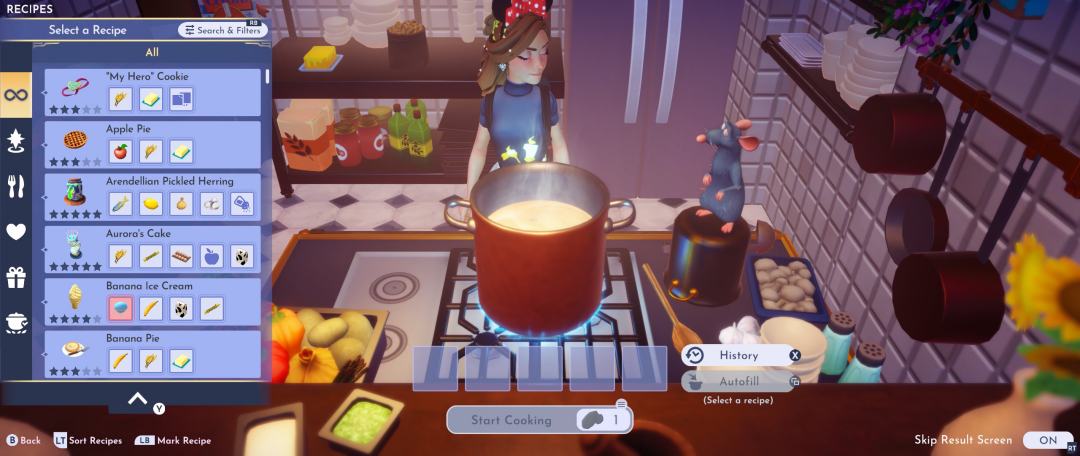1080x456 pixels.
Task: Open the heart category tab
Action: pyautogui.click(x=16, y=232)
